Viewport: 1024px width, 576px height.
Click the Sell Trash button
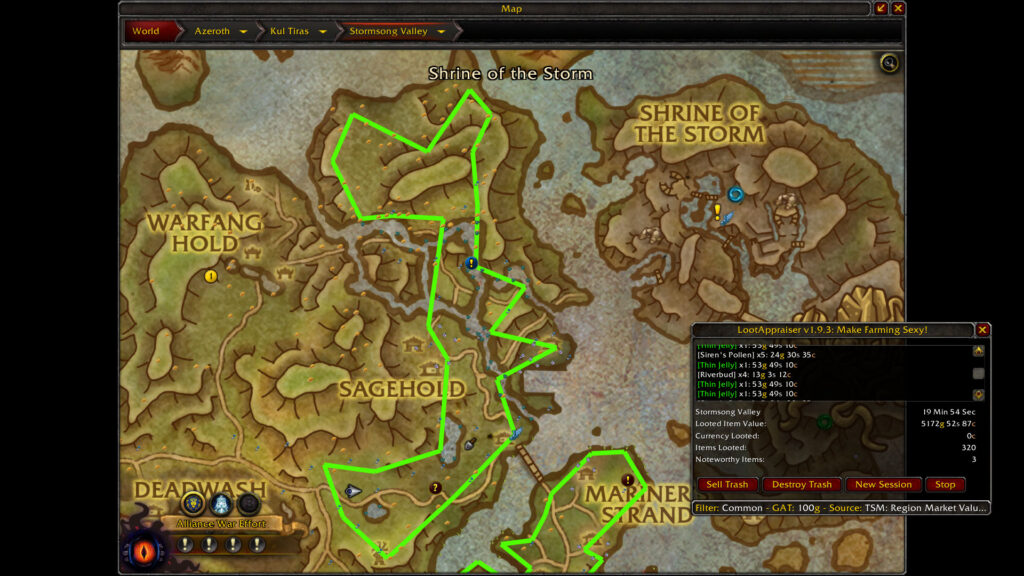coord(727,485)
